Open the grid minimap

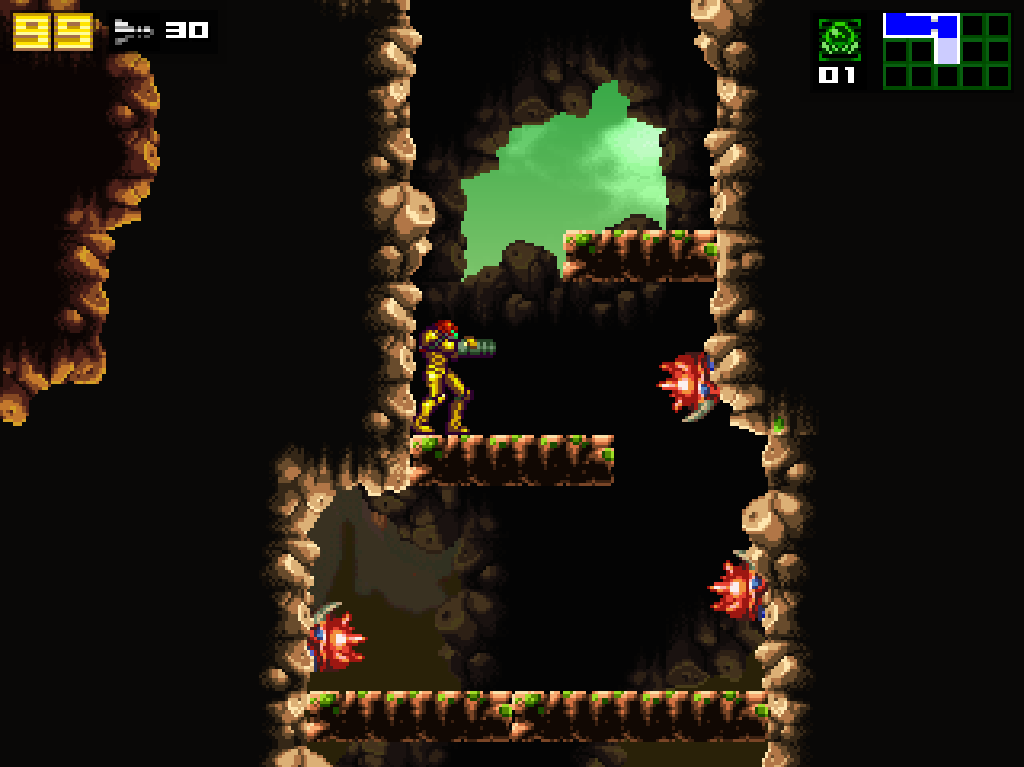point(946,51)
